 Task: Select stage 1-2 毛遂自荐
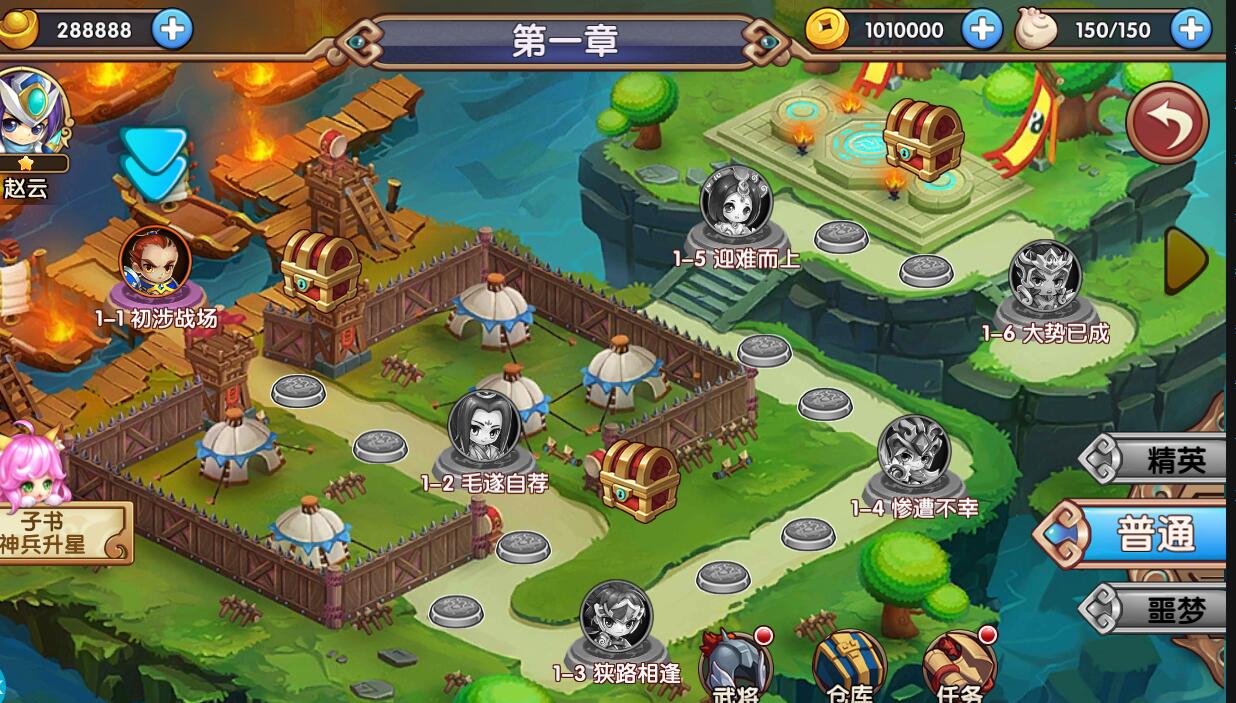tap(484, 430)
